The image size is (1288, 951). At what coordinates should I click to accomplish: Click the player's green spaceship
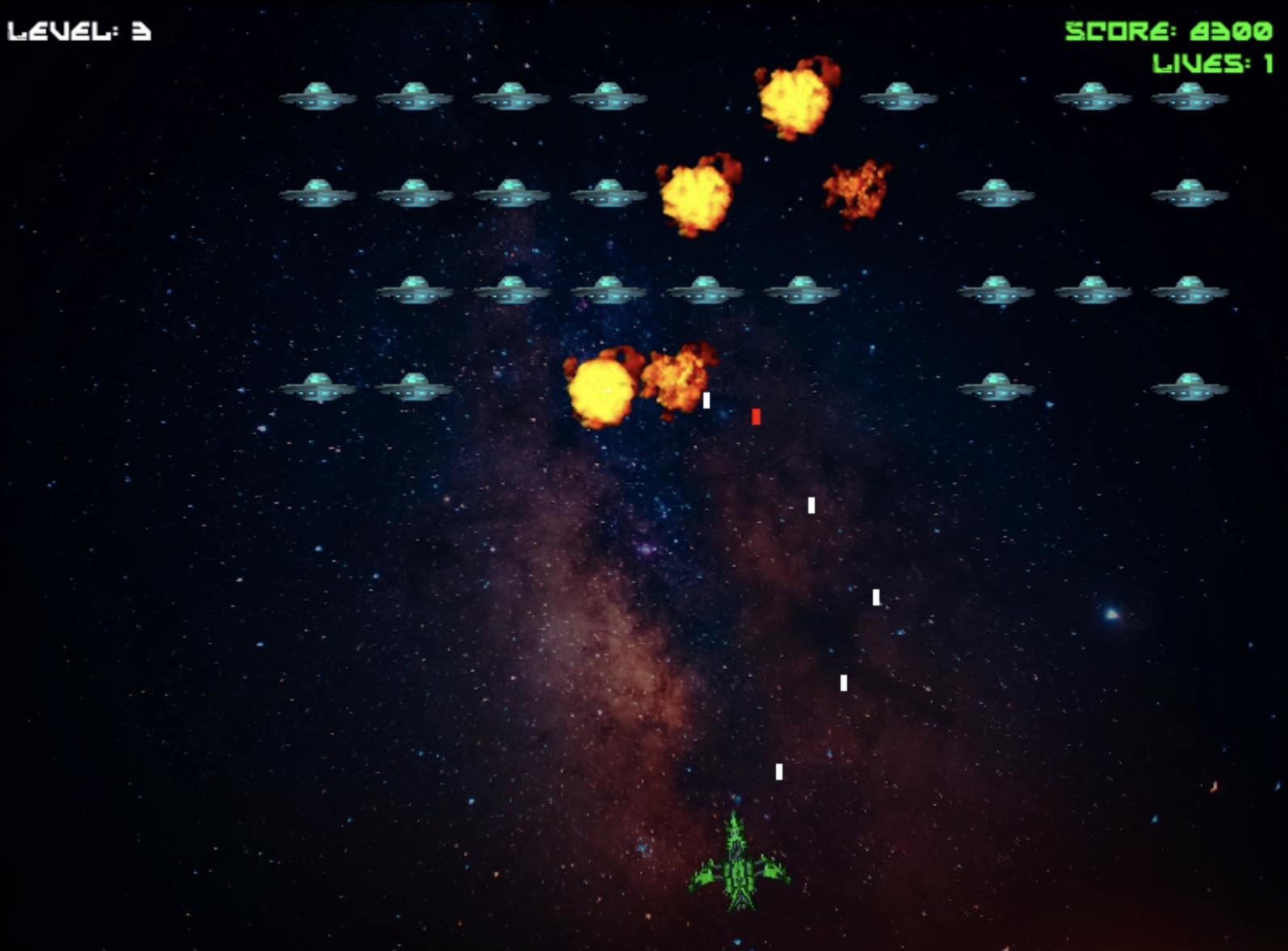(739, 864)
